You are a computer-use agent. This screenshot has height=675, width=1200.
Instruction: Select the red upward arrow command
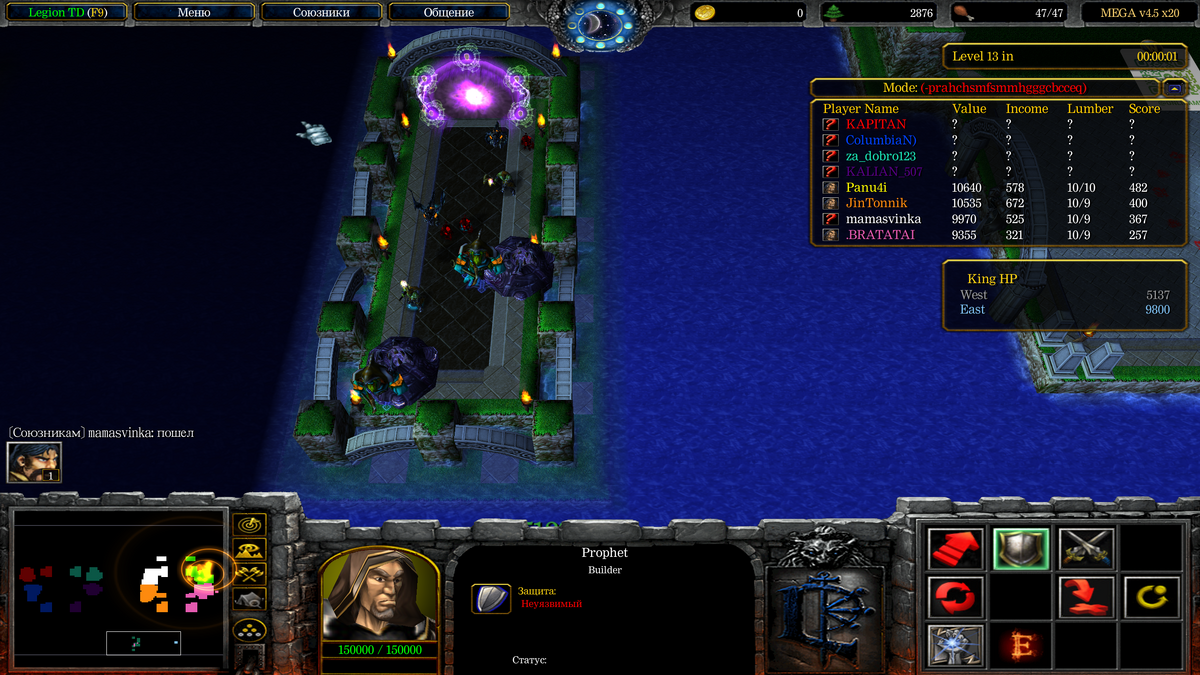pos(956,548)
